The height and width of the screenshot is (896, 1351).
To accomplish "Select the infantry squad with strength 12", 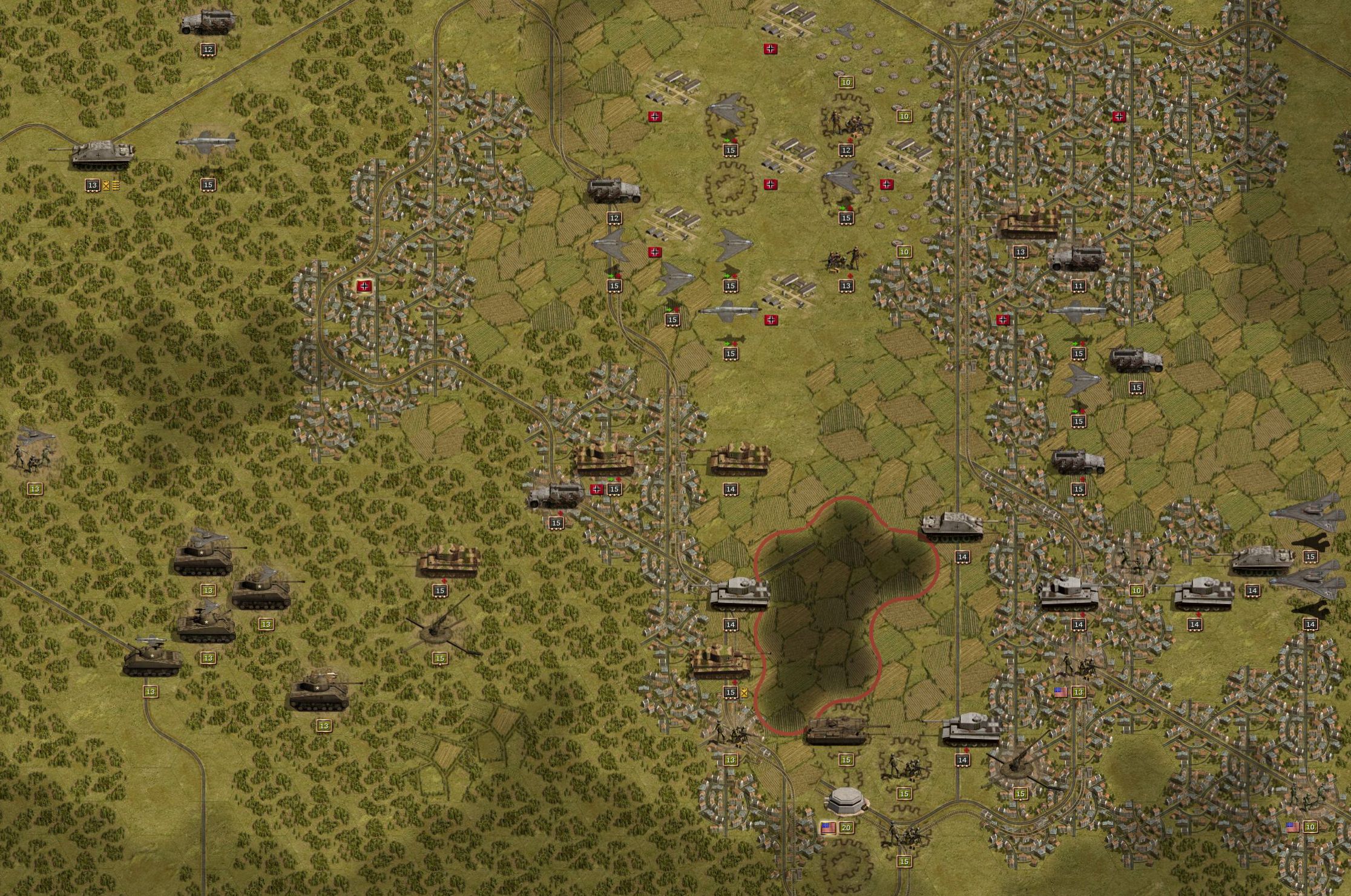I will click(x=846, y=123).
